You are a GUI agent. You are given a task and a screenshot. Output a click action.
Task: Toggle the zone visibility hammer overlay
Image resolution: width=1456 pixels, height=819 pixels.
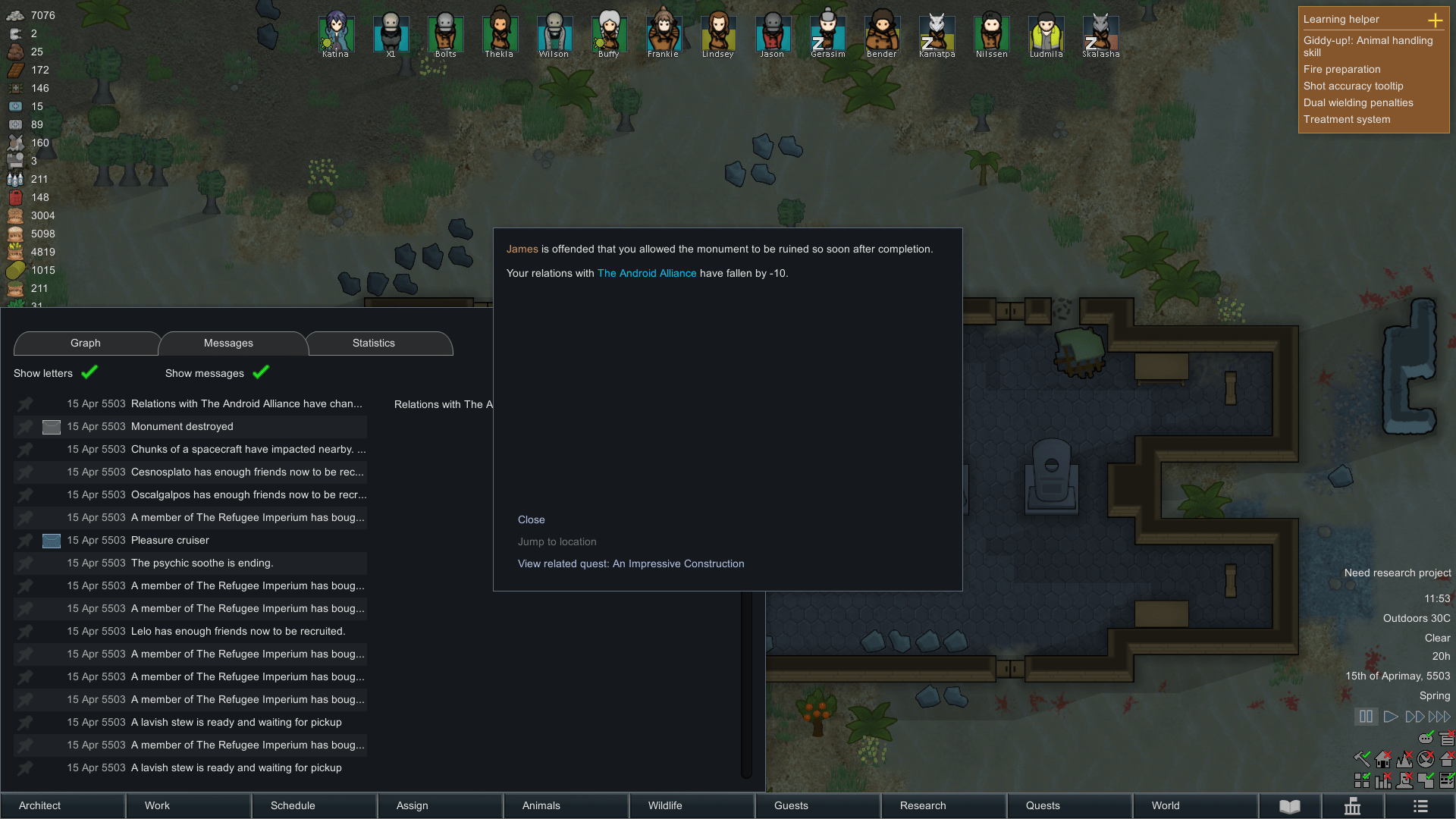(1362, 758)
